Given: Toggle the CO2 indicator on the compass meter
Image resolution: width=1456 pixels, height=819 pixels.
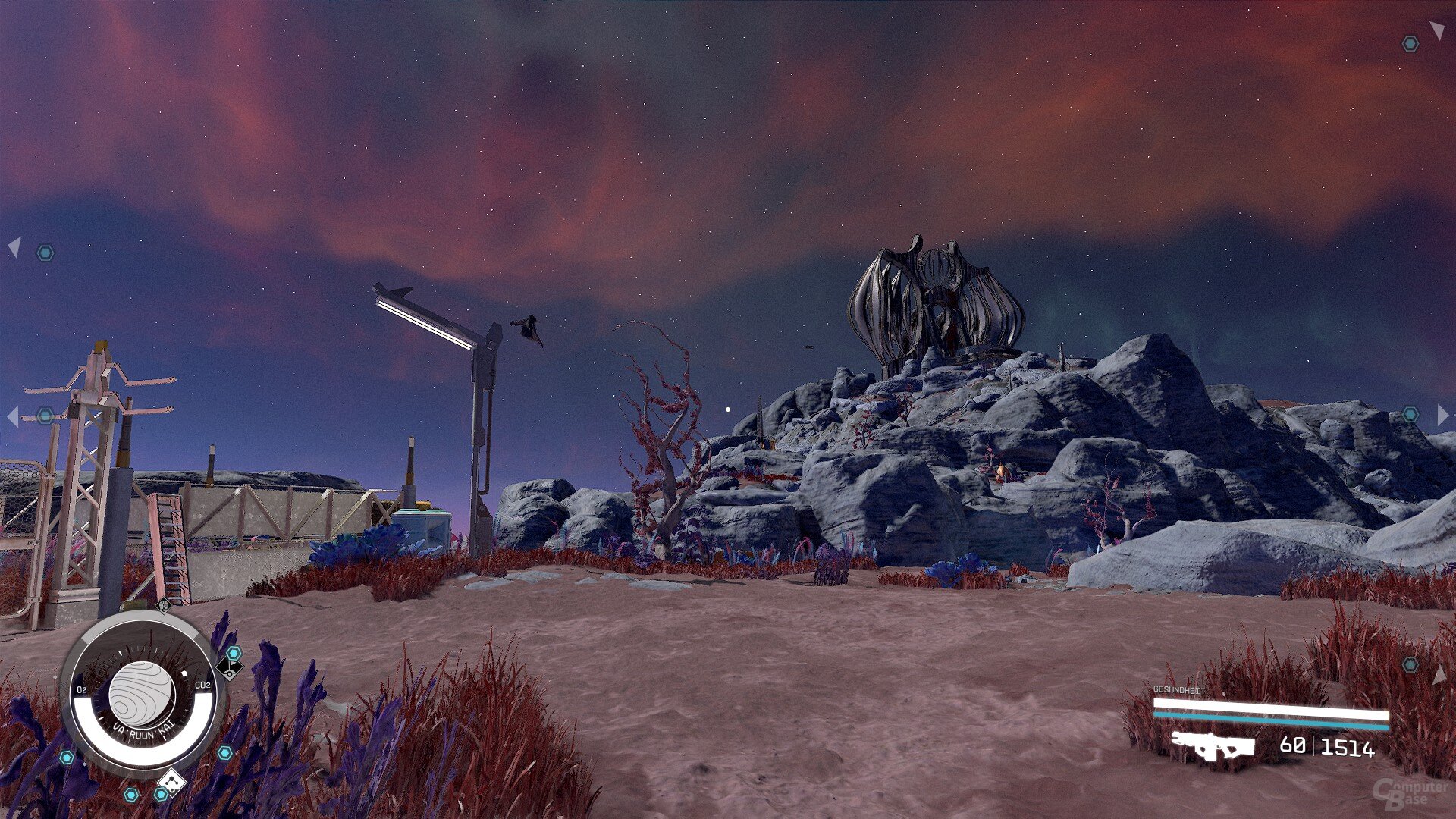Looking at the screenshot, I should pos(202,685).
